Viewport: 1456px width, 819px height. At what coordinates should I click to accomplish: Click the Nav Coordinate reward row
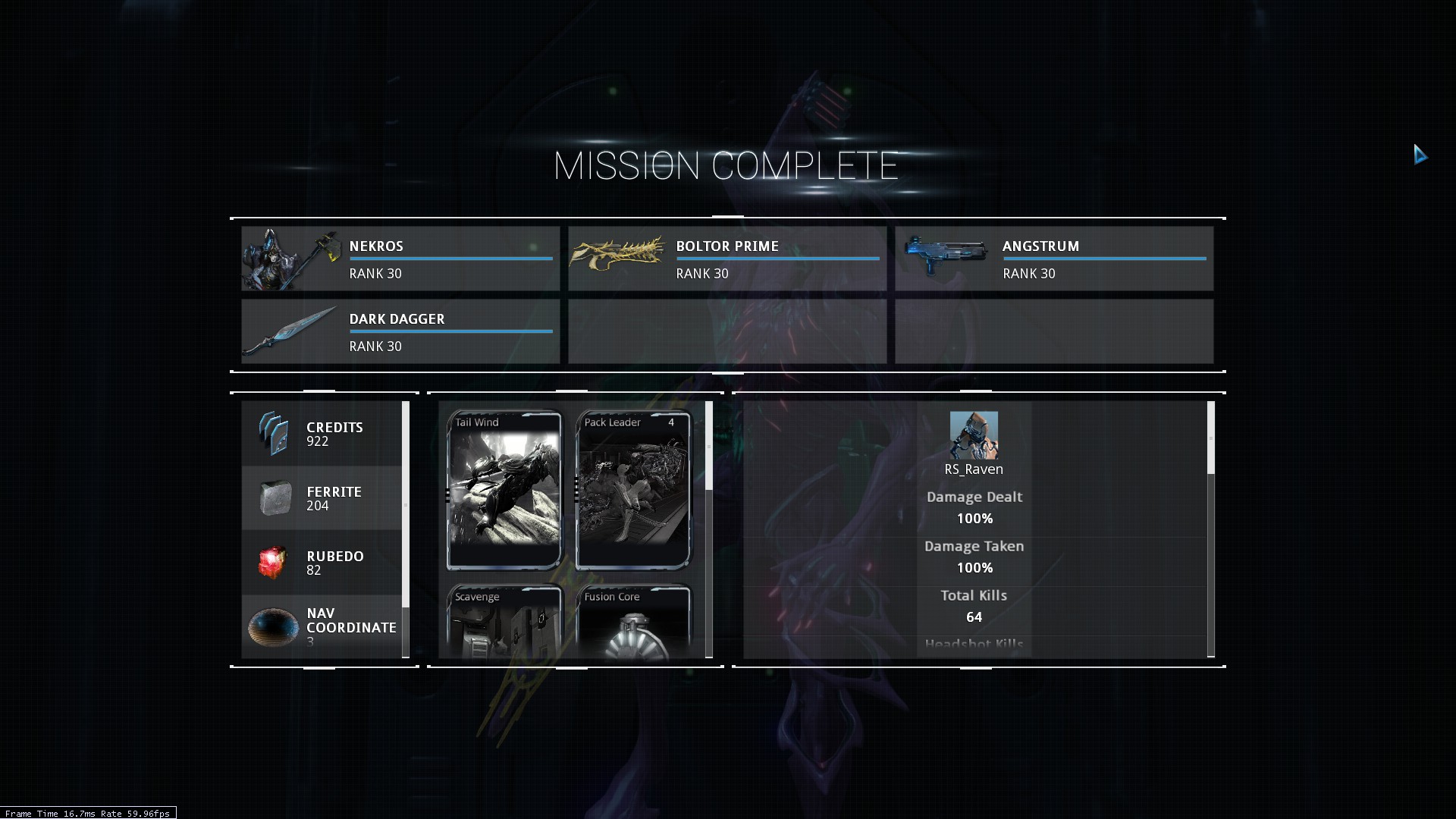pos(322,626)
